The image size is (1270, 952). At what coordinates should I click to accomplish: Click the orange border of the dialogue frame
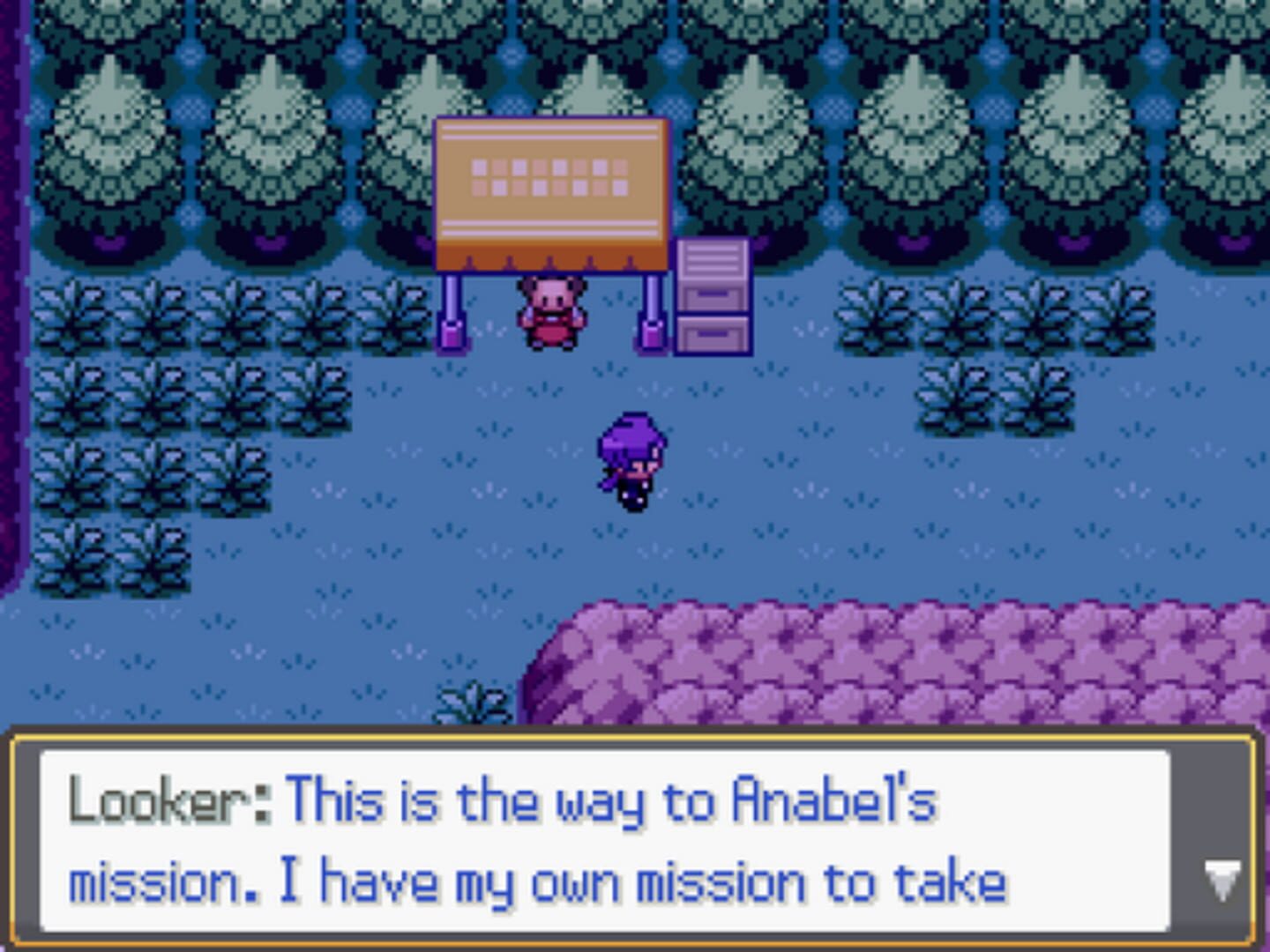635,737
